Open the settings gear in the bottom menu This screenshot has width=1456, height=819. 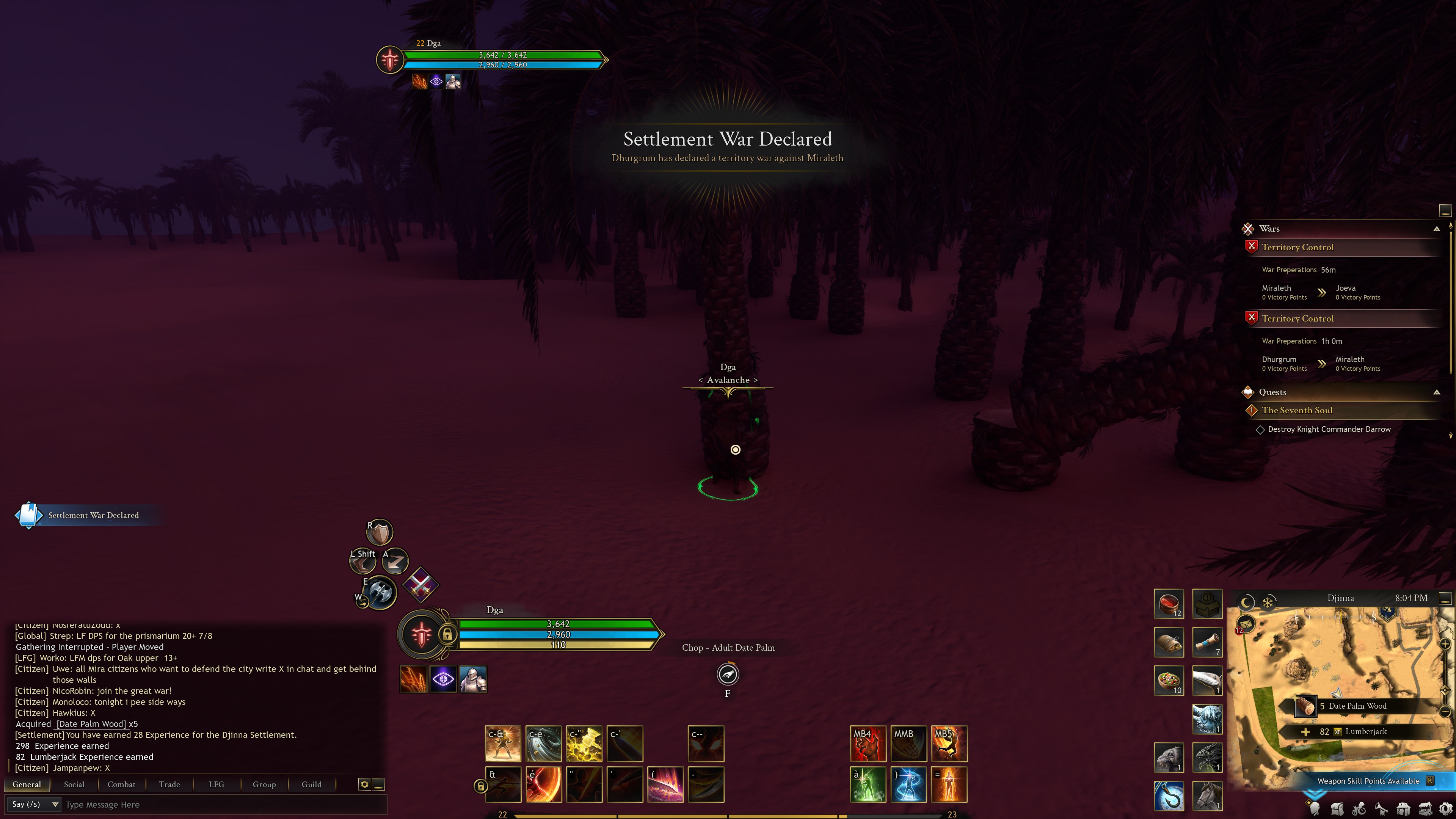(x=1445, y=809)
